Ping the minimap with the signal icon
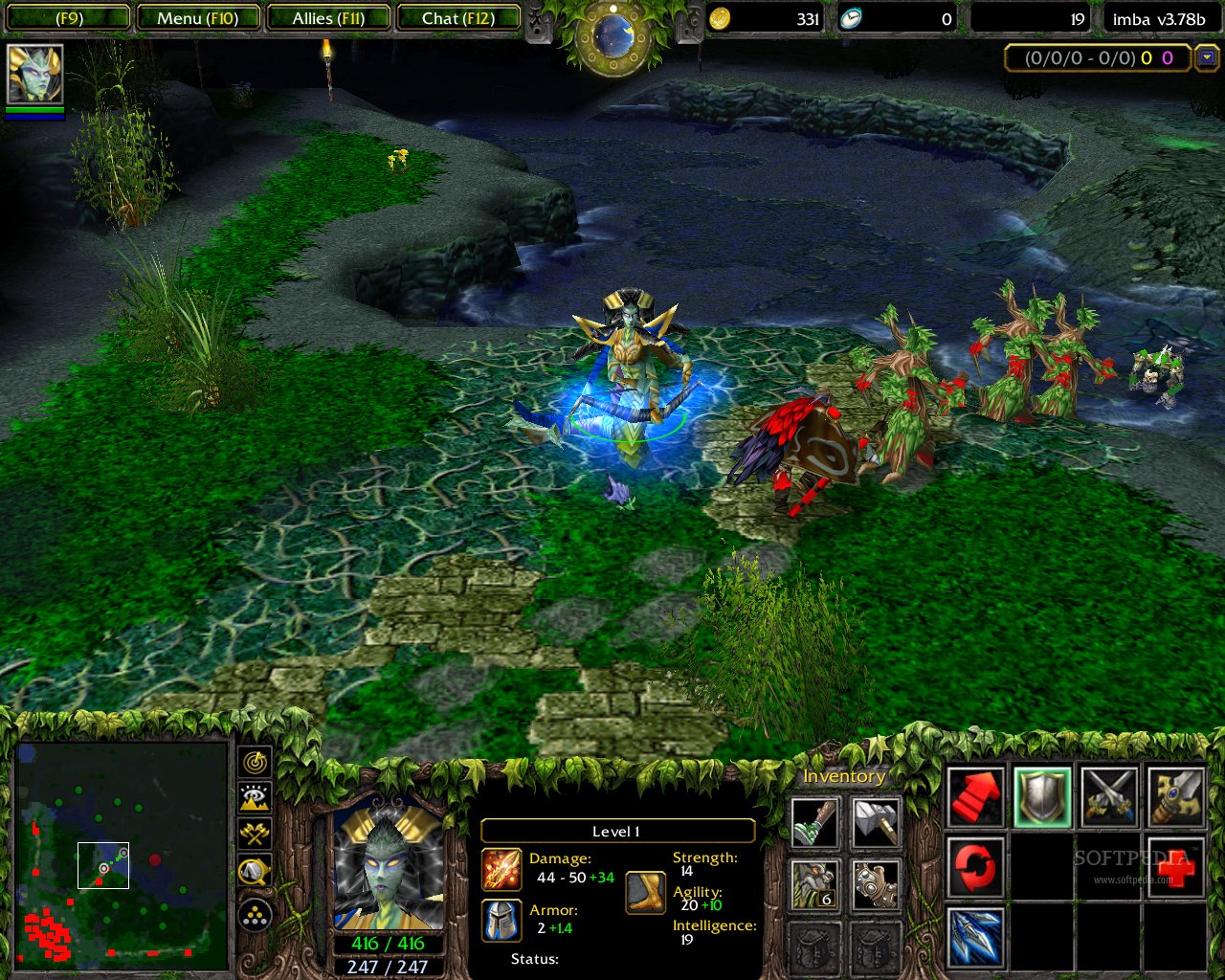 click(254, 764)
